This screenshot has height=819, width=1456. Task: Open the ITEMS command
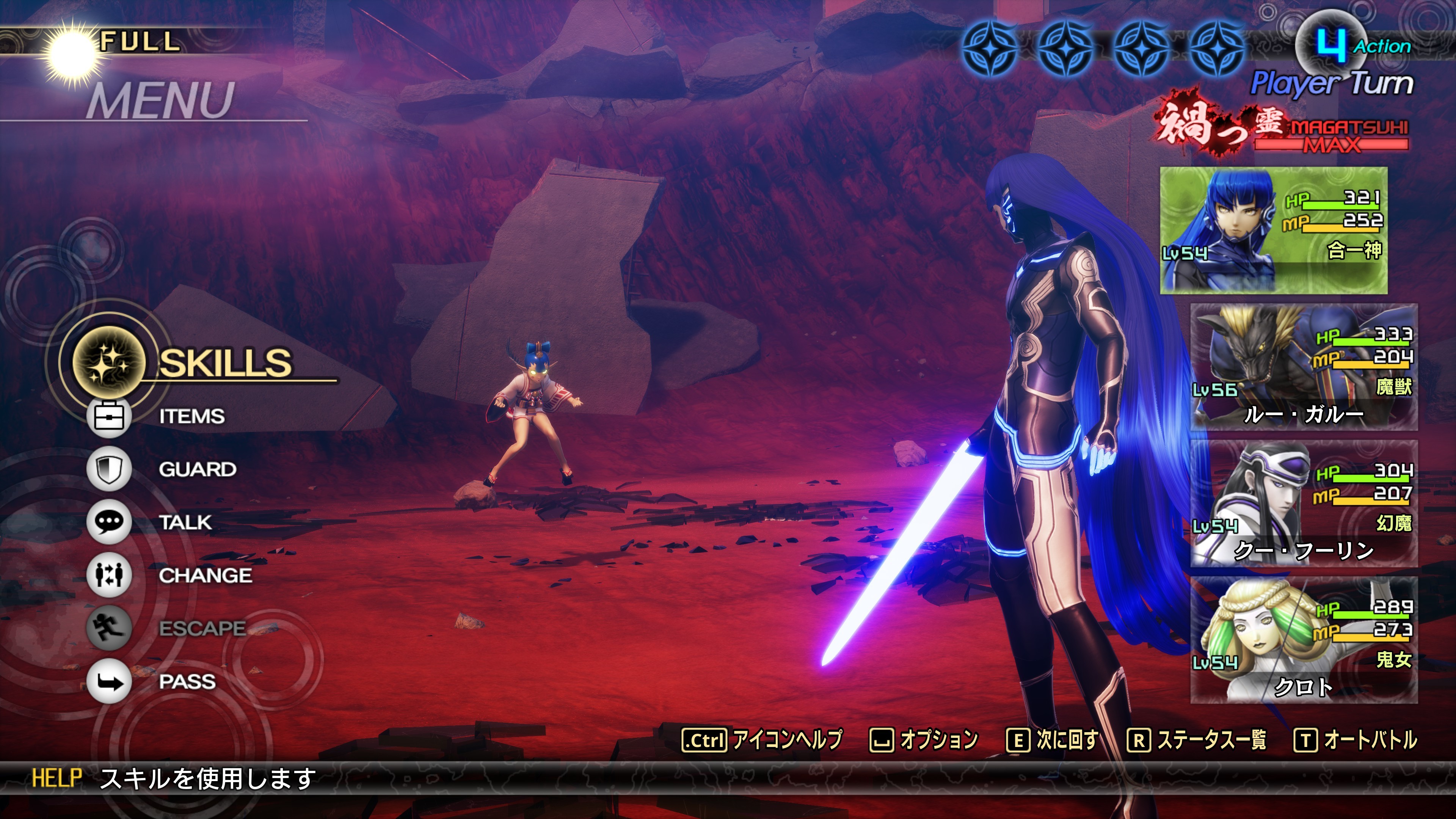[x=191, y=417]
